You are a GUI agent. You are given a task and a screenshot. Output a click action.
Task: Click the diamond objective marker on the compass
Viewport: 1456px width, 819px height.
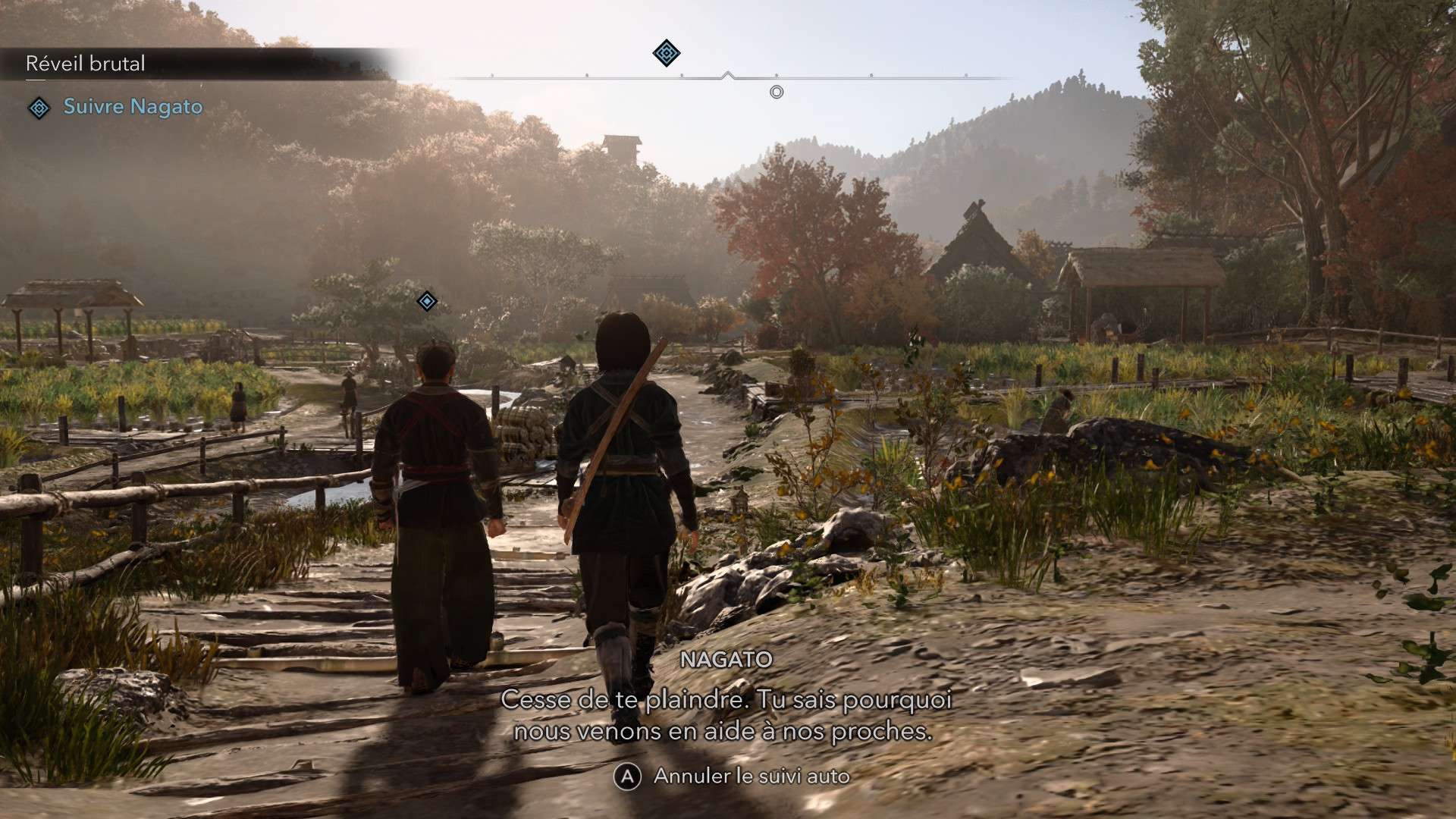tap(666, 53)
